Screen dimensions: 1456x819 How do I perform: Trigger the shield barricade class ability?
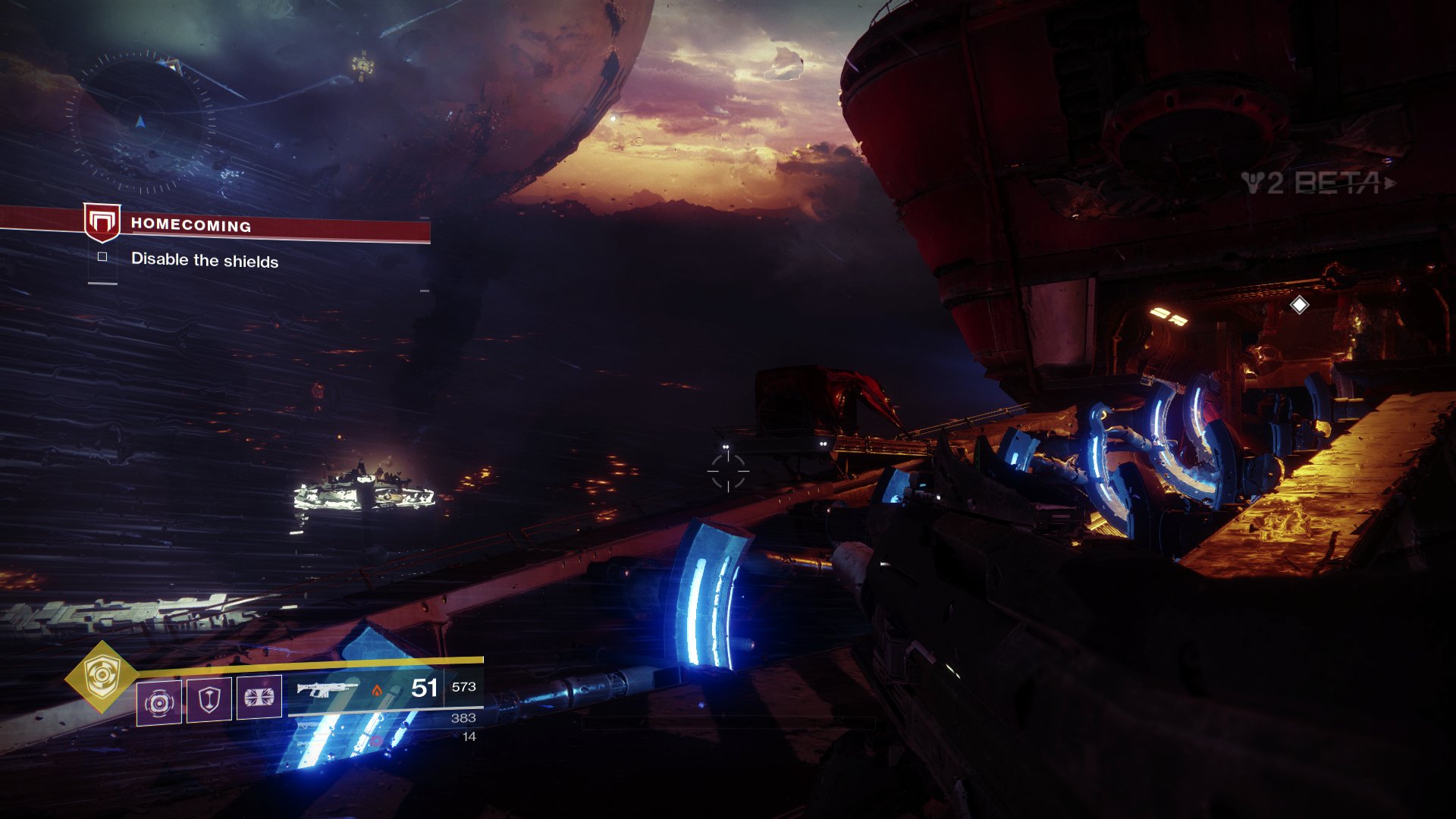tap(209, 698)
